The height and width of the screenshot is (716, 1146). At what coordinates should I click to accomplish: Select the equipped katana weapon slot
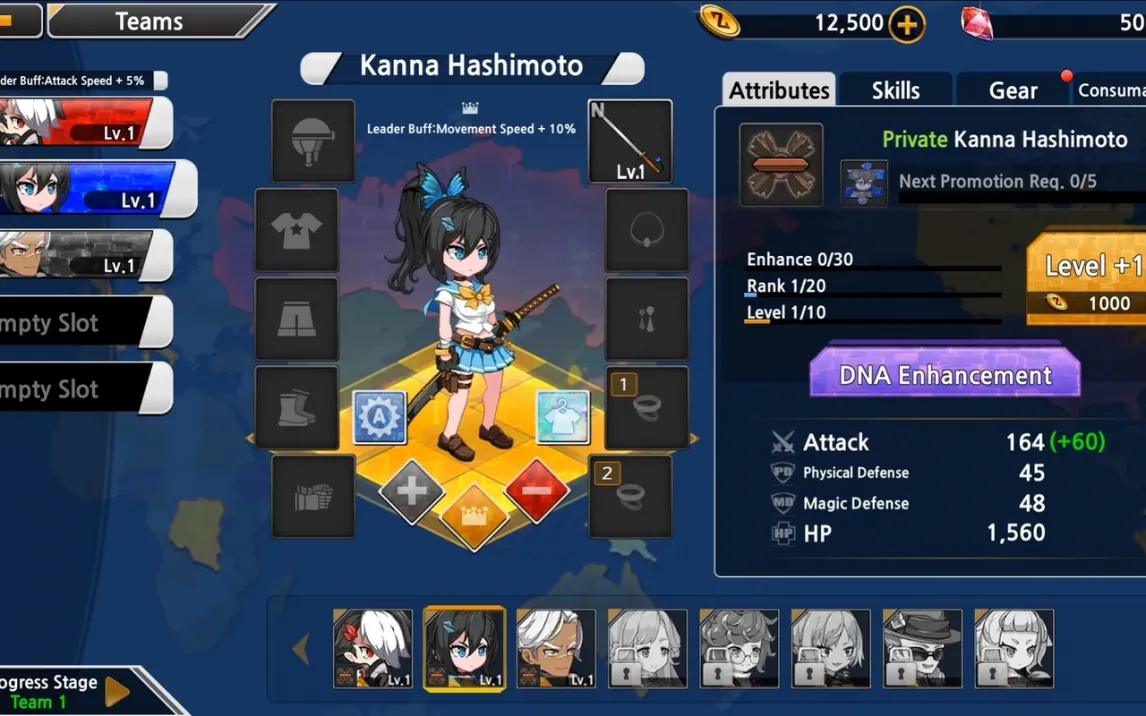pos(630,141)
